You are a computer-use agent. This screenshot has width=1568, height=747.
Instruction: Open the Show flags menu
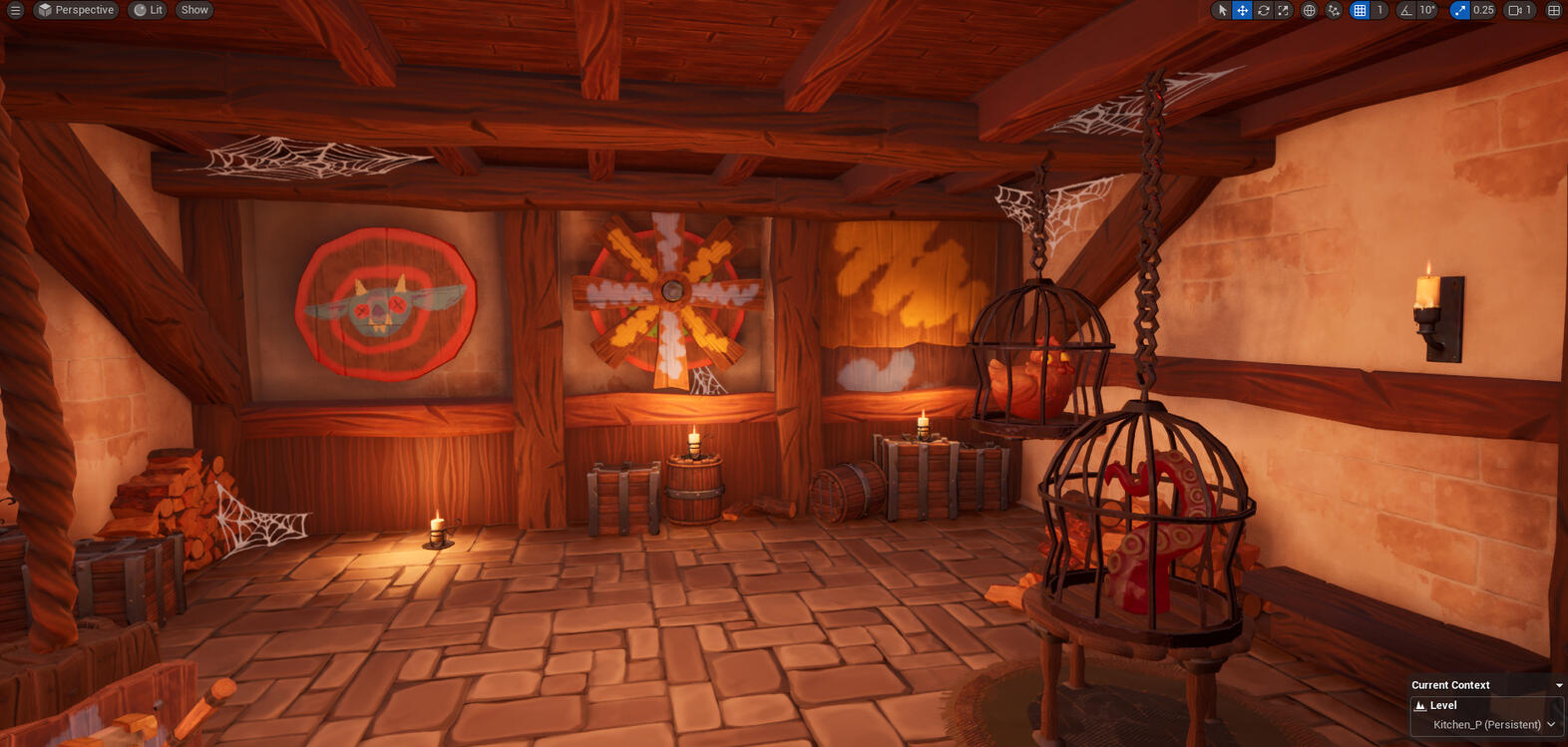tap(193, 10)
